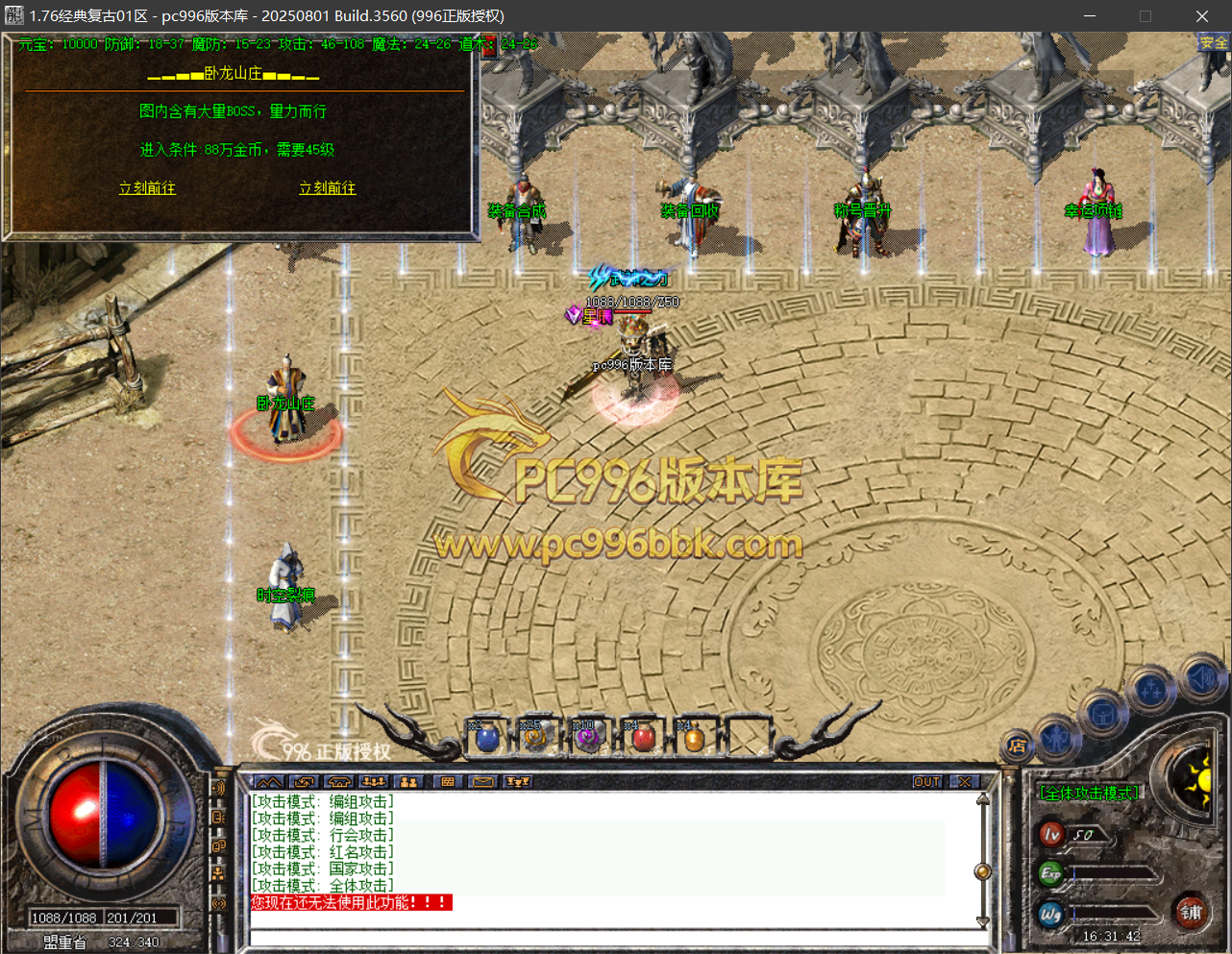Click the OUT button above chat

click(x=926, y=782)
